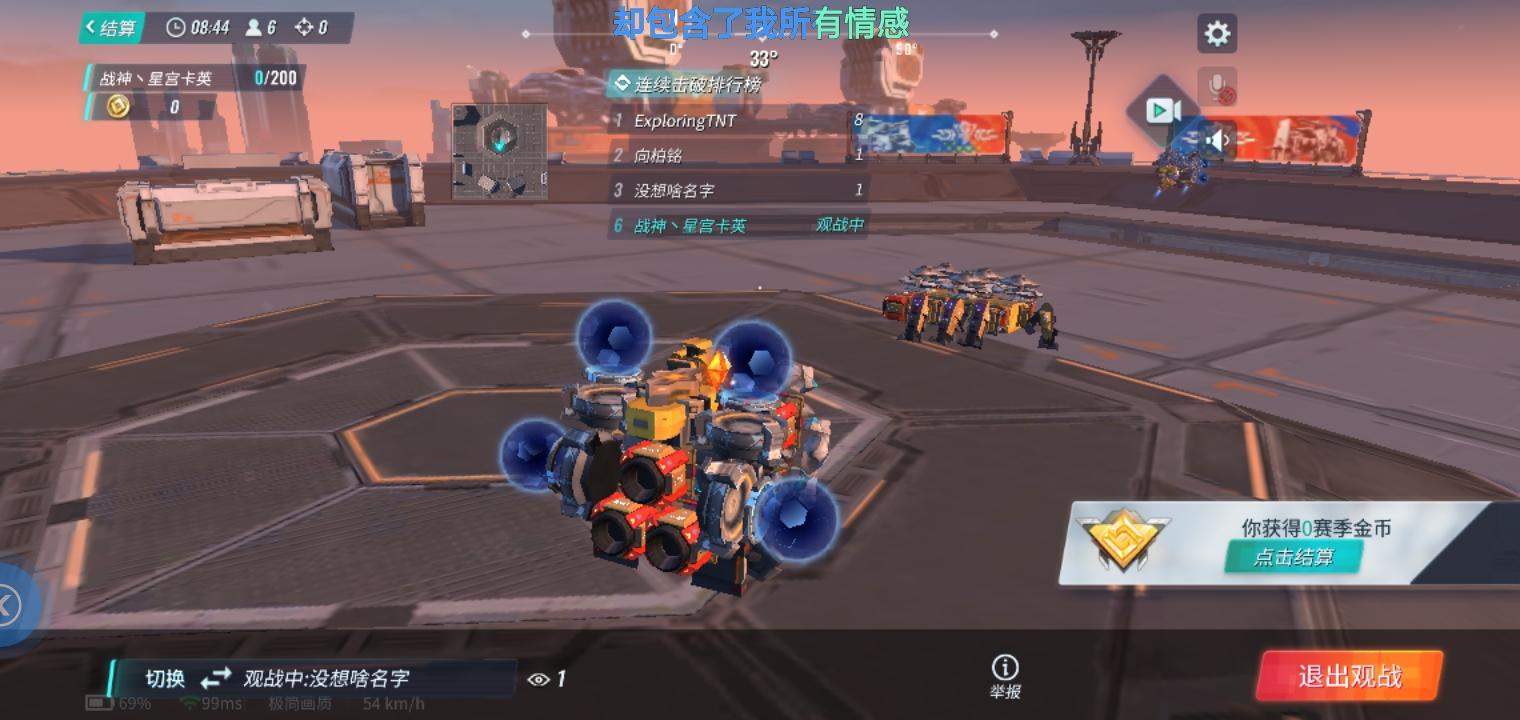Image resolution: width=1520 pixels, height=720 pixels.
Task: Click 切换 to switch spectate target
Action: (x=164, y=678)
